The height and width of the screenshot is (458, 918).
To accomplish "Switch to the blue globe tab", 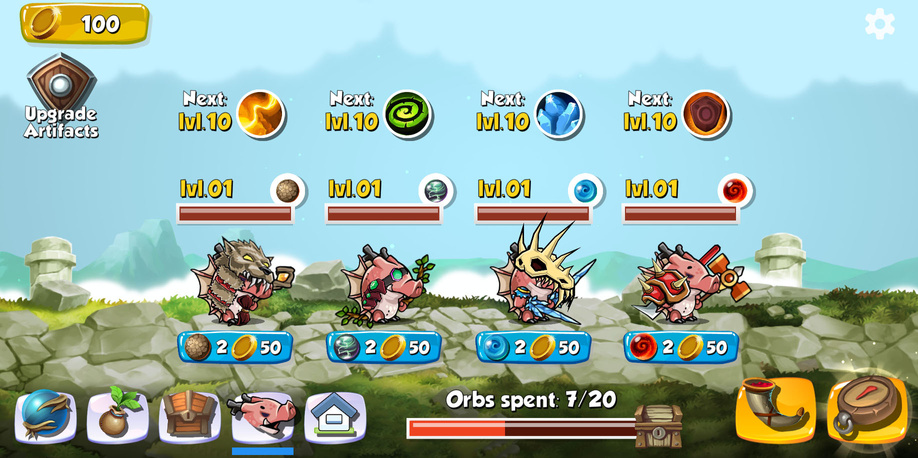I will click(x=46, y=415).
